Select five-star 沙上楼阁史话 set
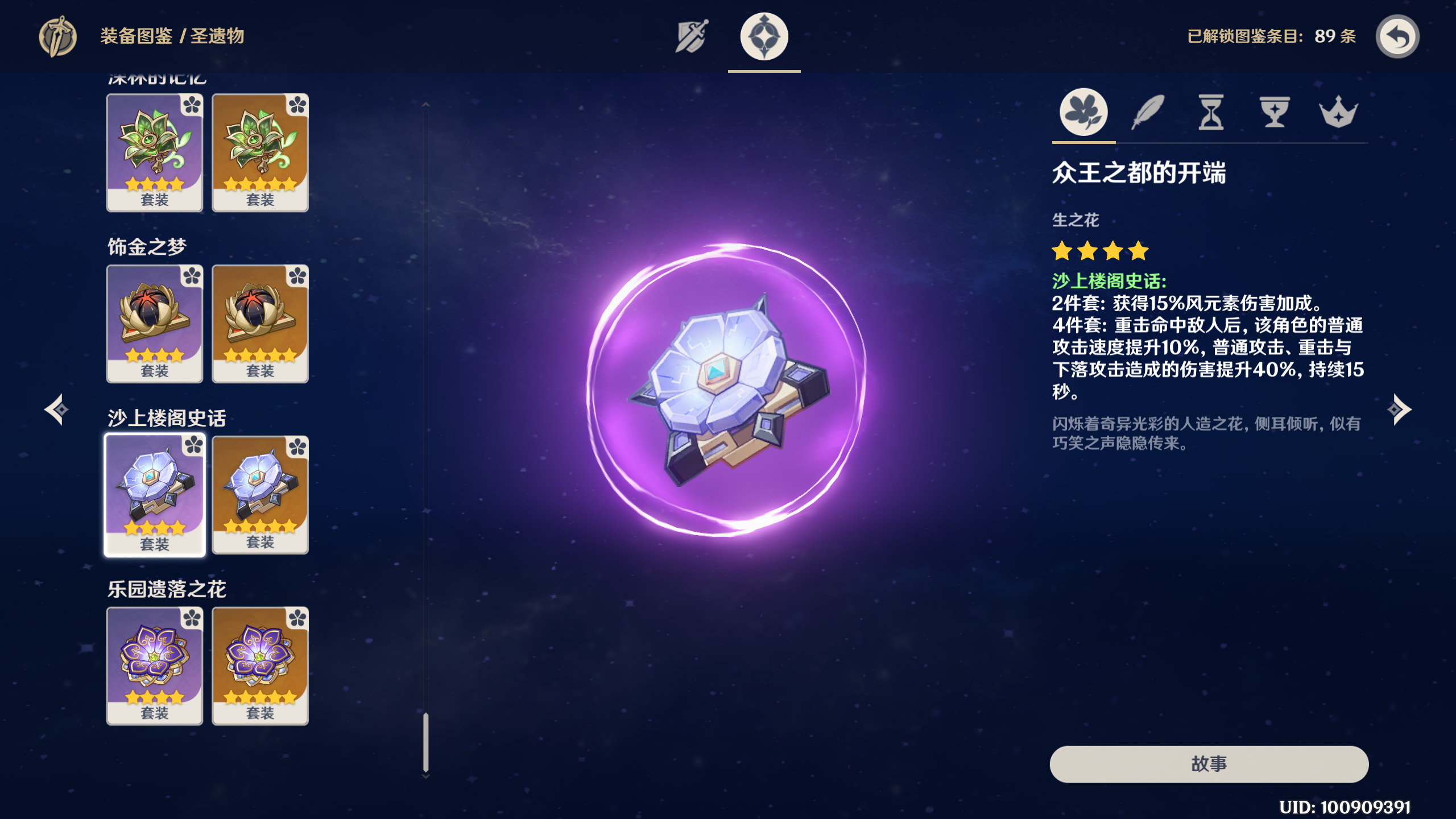This screenshot has width=1456, height=819. (260, 495)
